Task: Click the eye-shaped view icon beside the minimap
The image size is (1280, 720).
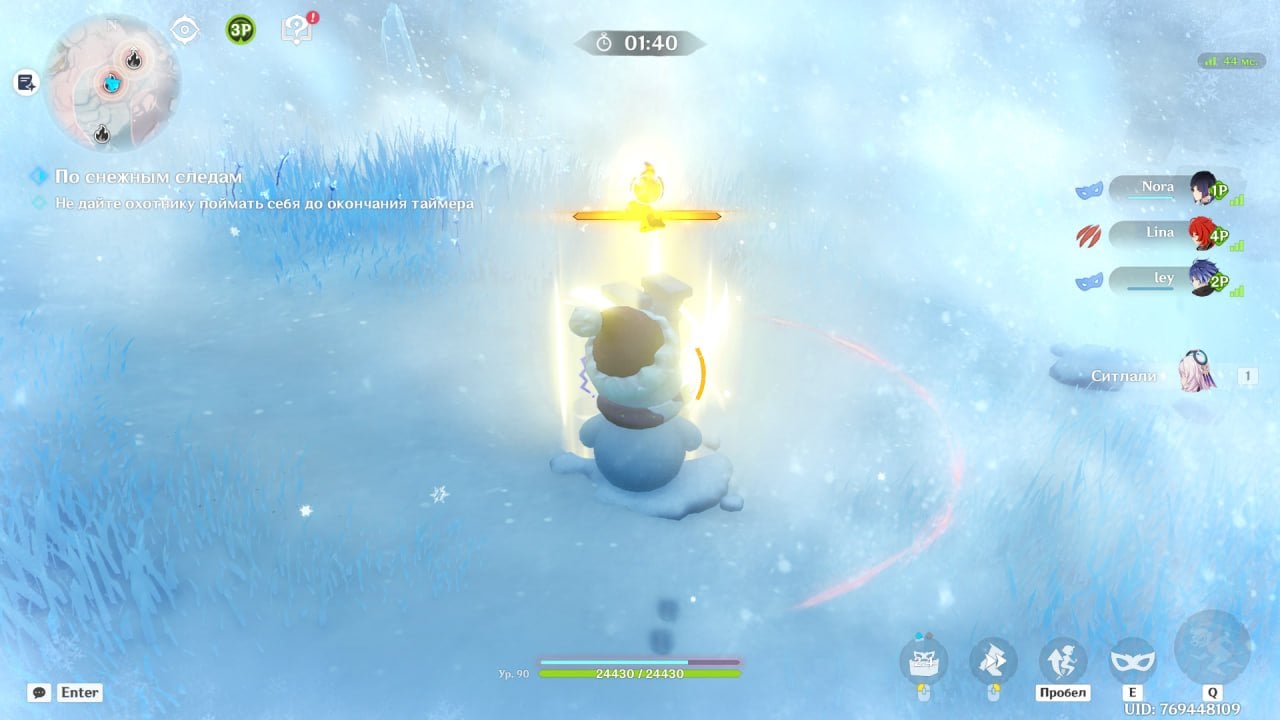Action: [185, 29]
